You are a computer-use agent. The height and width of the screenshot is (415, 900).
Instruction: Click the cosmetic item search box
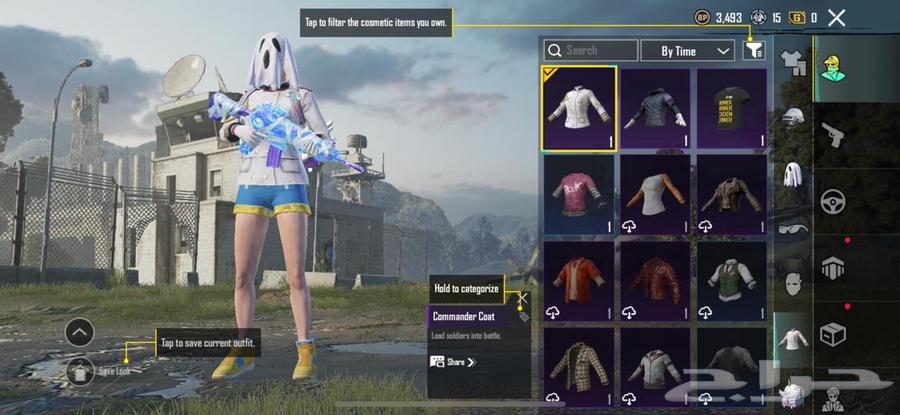[590, 50]
